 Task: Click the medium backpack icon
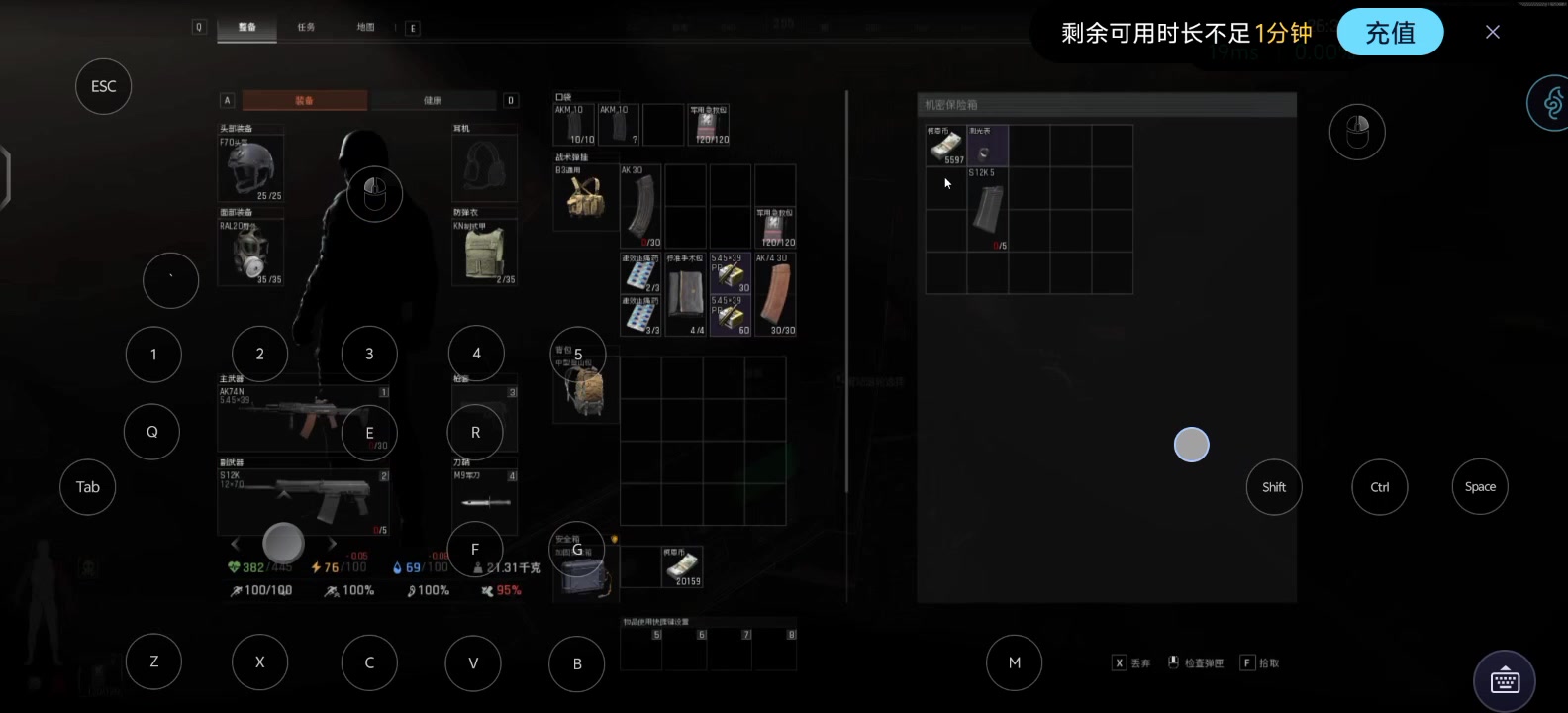[x=585, y=389]
